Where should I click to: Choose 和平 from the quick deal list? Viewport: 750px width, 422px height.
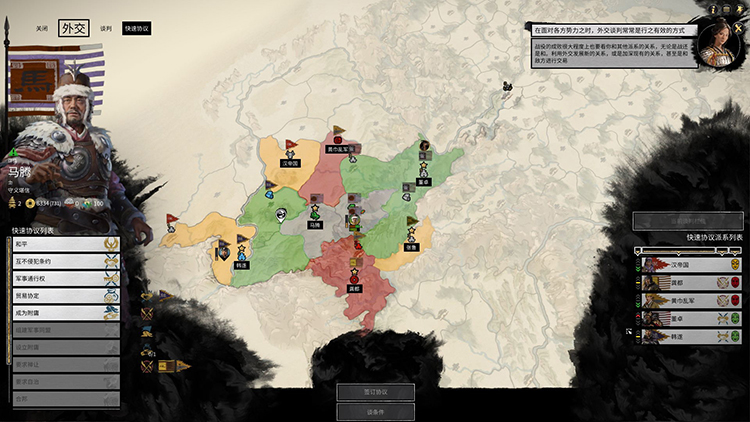pos(59,242)
